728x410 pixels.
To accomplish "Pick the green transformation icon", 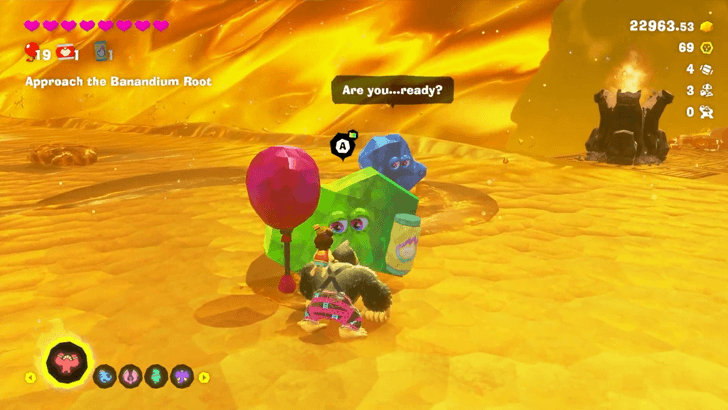I will coord(155,377).
